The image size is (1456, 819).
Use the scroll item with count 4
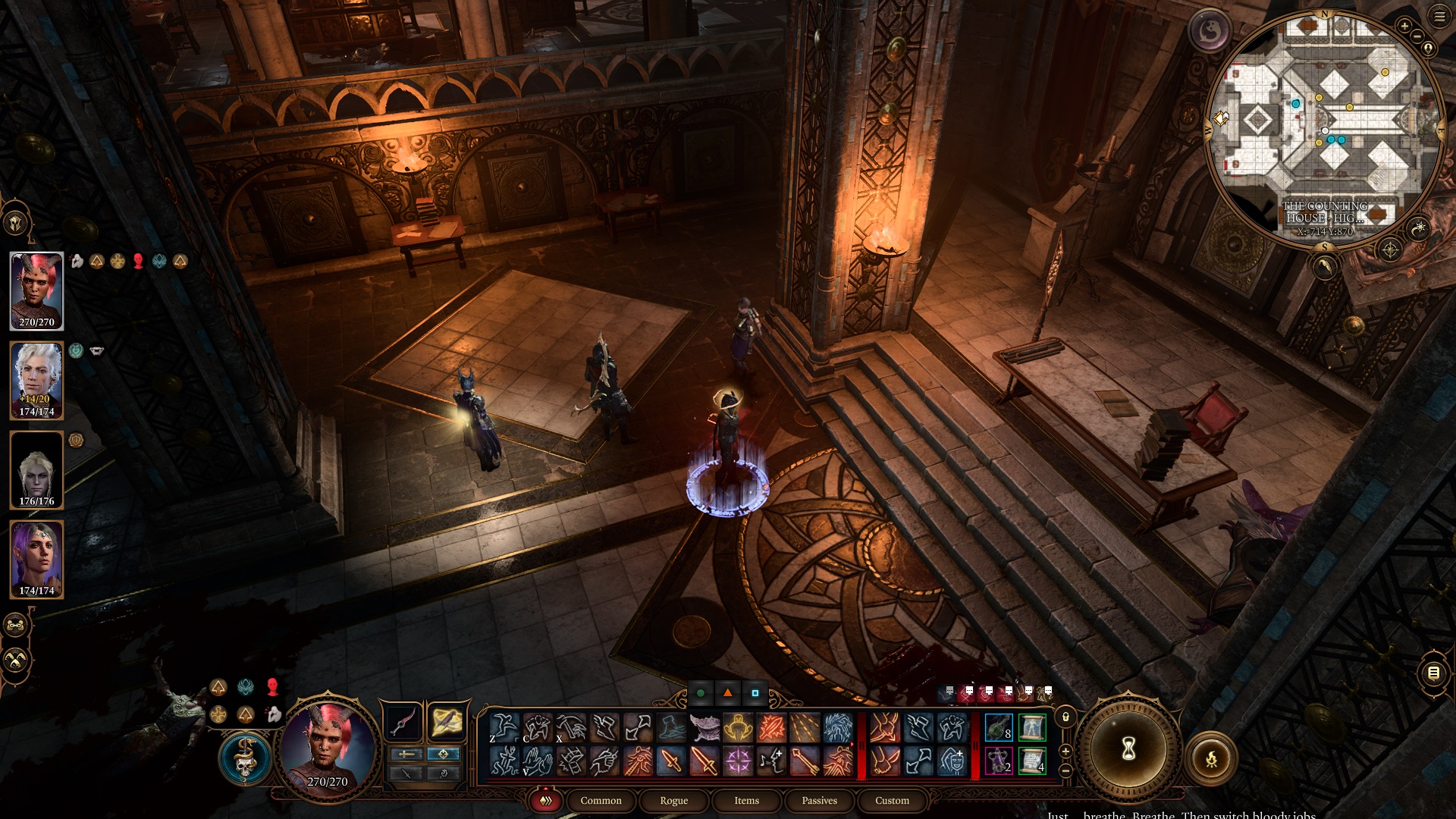(1032, 761)
